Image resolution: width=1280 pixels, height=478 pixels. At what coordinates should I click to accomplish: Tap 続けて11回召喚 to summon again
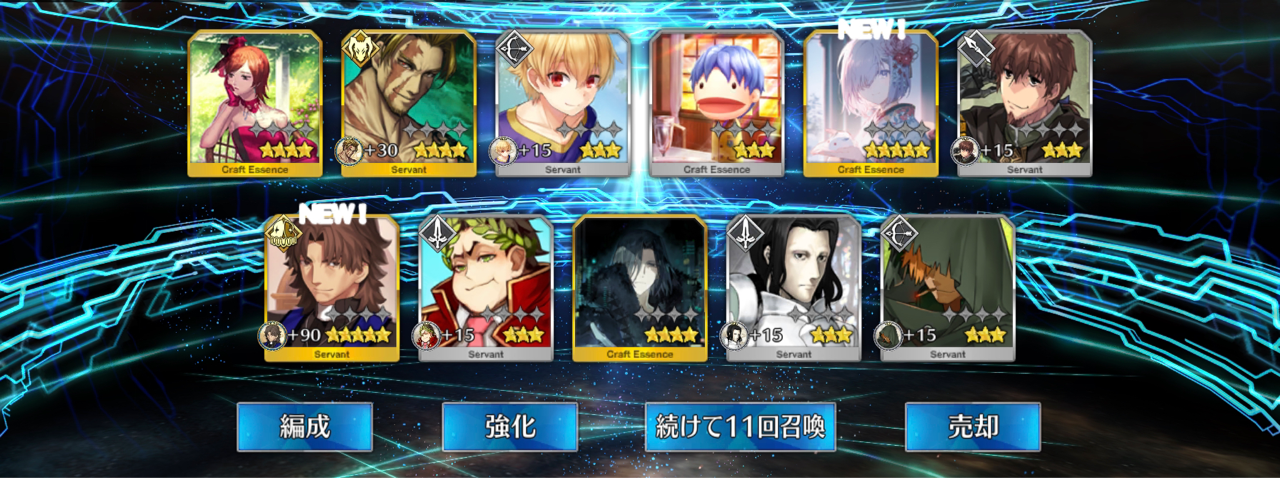[x=740, y=427]
